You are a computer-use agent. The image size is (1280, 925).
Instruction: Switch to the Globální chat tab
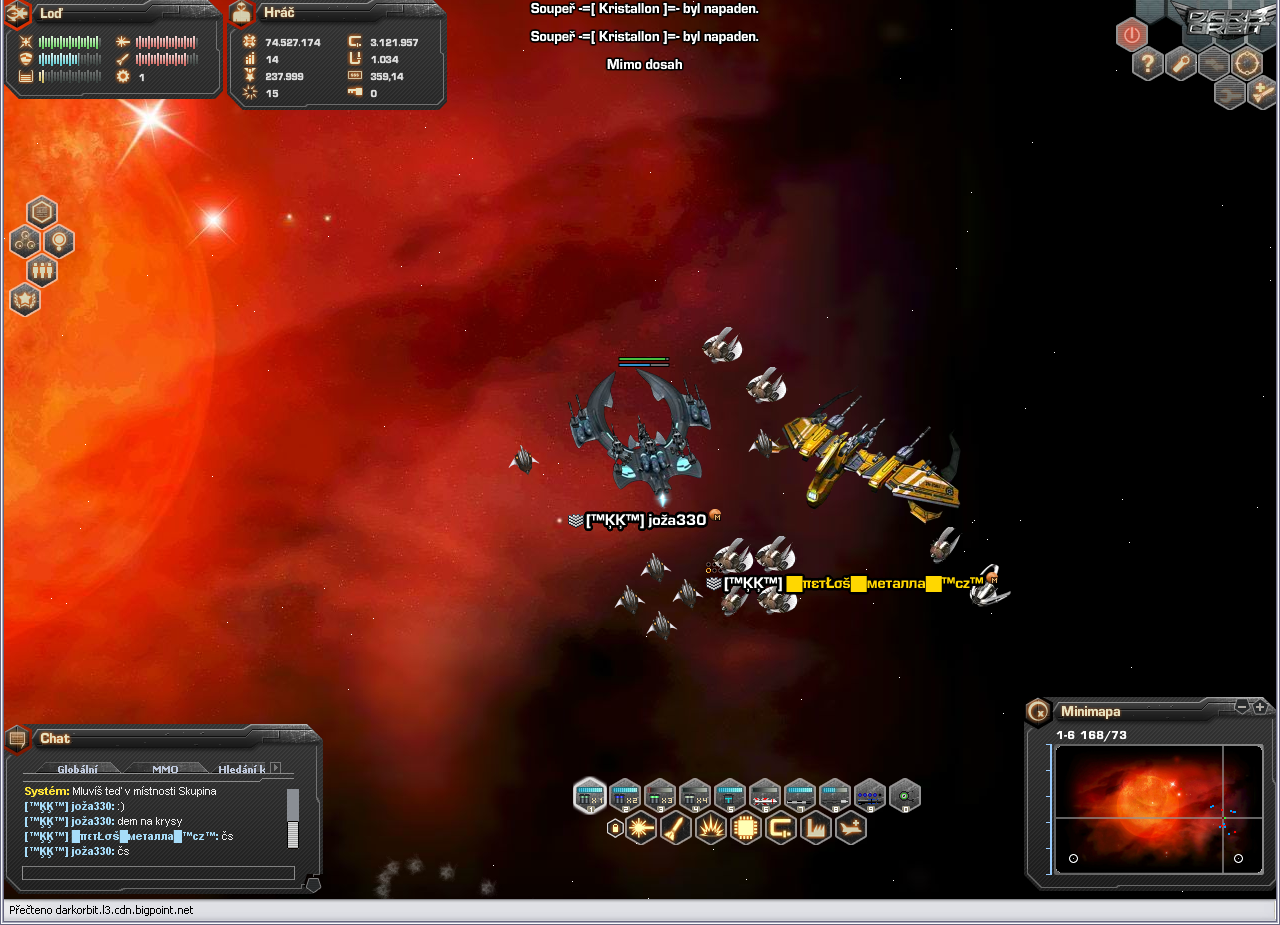[77, 769]
